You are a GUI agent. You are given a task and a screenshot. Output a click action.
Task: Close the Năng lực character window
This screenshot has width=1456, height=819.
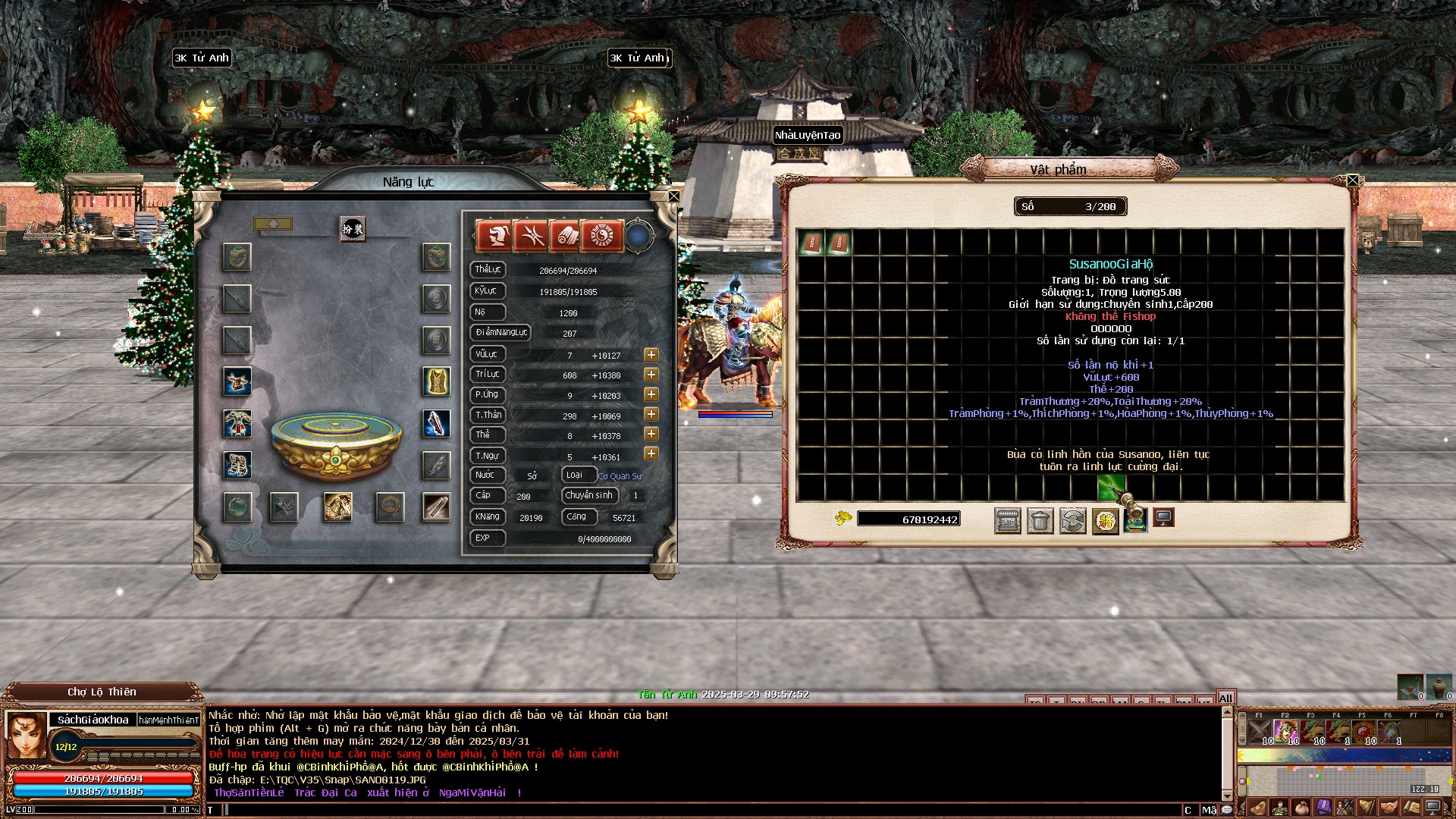(673, 196)
